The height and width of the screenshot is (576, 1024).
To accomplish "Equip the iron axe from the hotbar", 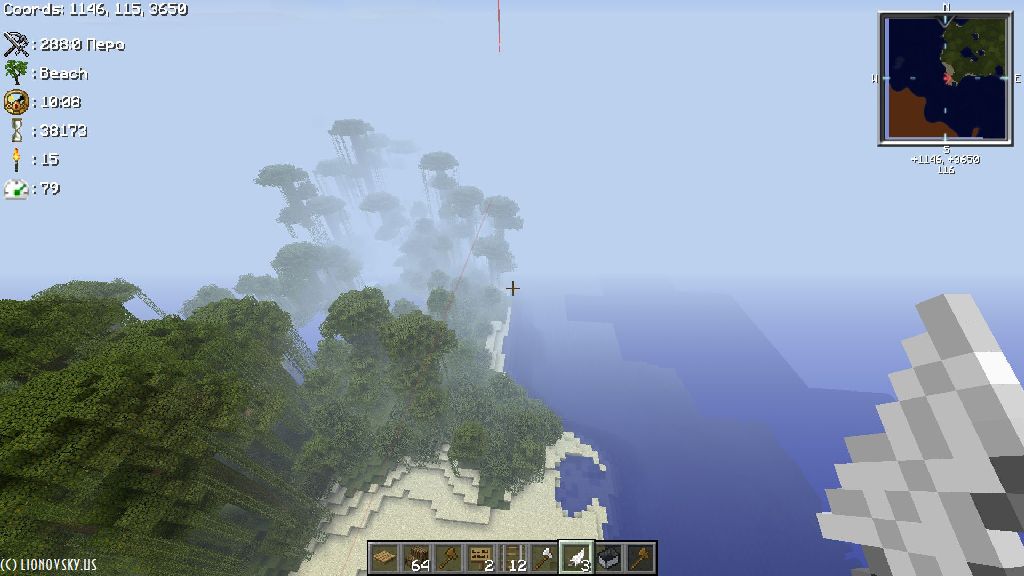I will point(544,557).
